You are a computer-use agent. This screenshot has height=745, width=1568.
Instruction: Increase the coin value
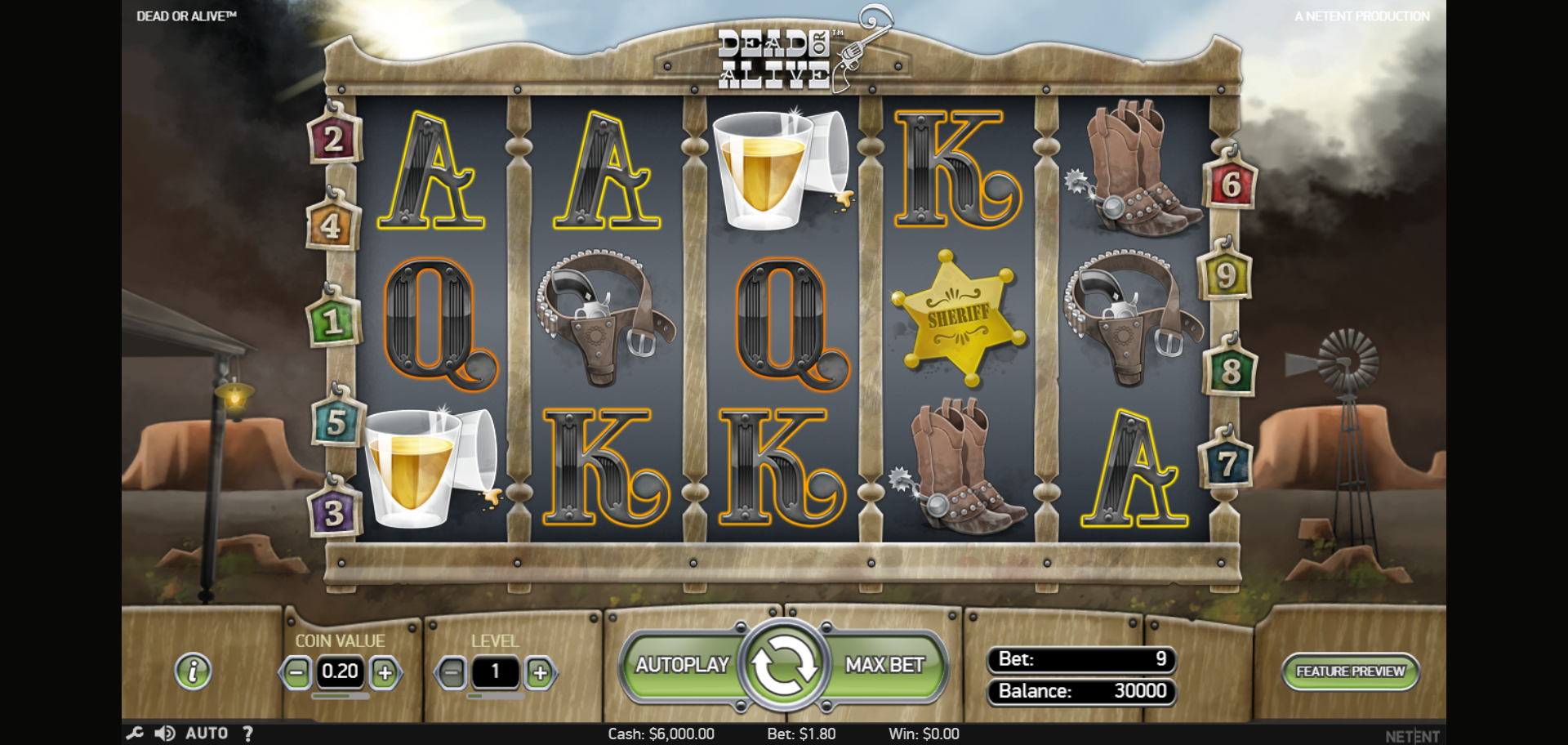[x=385, y=673]
